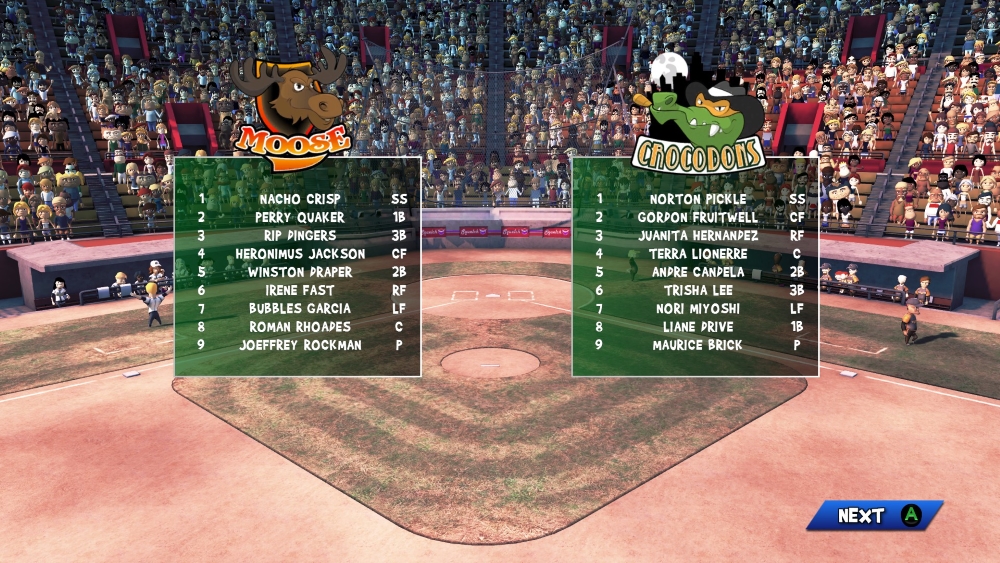Pick Heronimus Jackson's lineup row
Screen dimensions: 1000x563
click(x=300, y=254)
